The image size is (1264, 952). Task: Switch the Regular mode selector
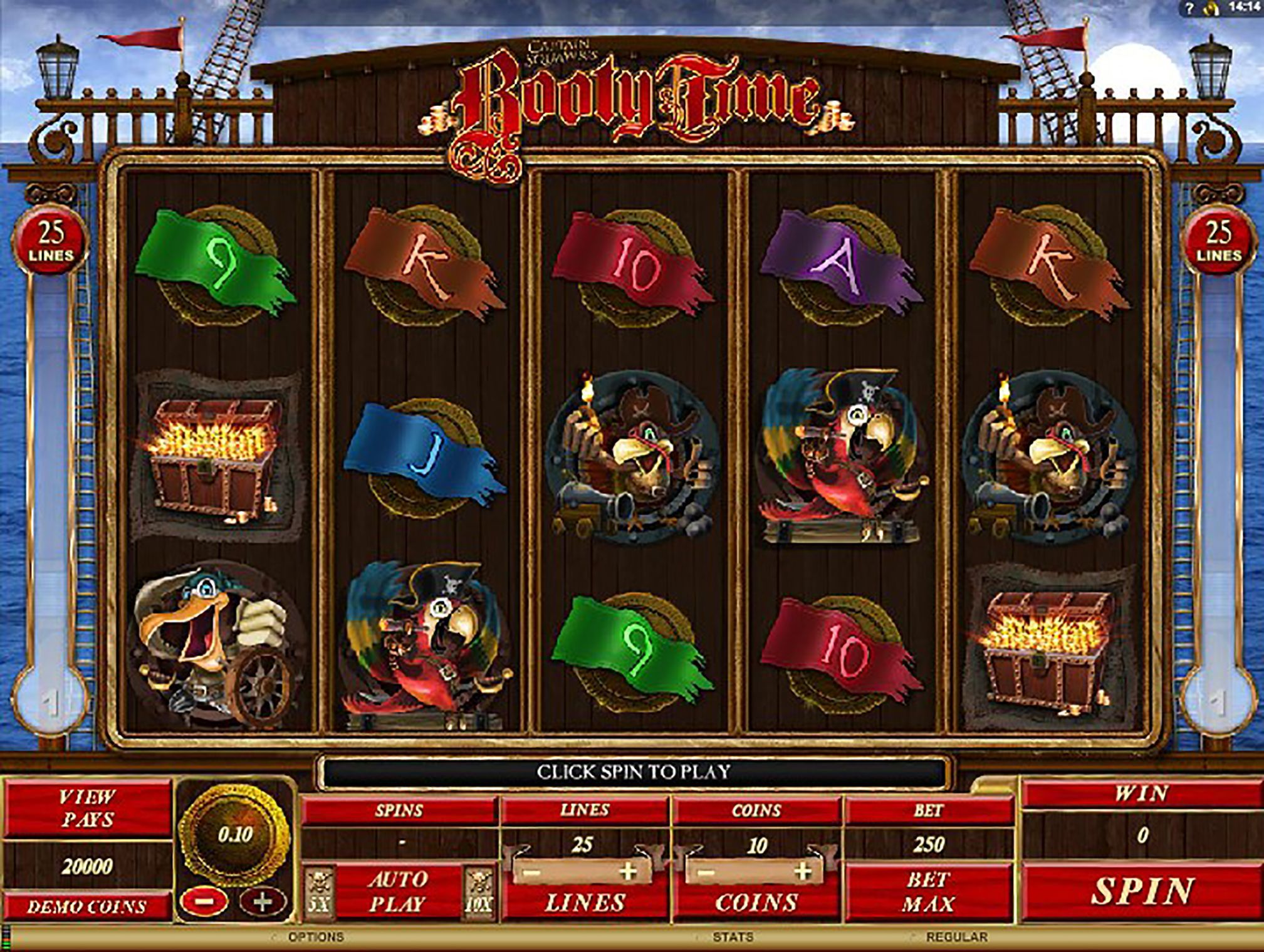coord(956,937)
